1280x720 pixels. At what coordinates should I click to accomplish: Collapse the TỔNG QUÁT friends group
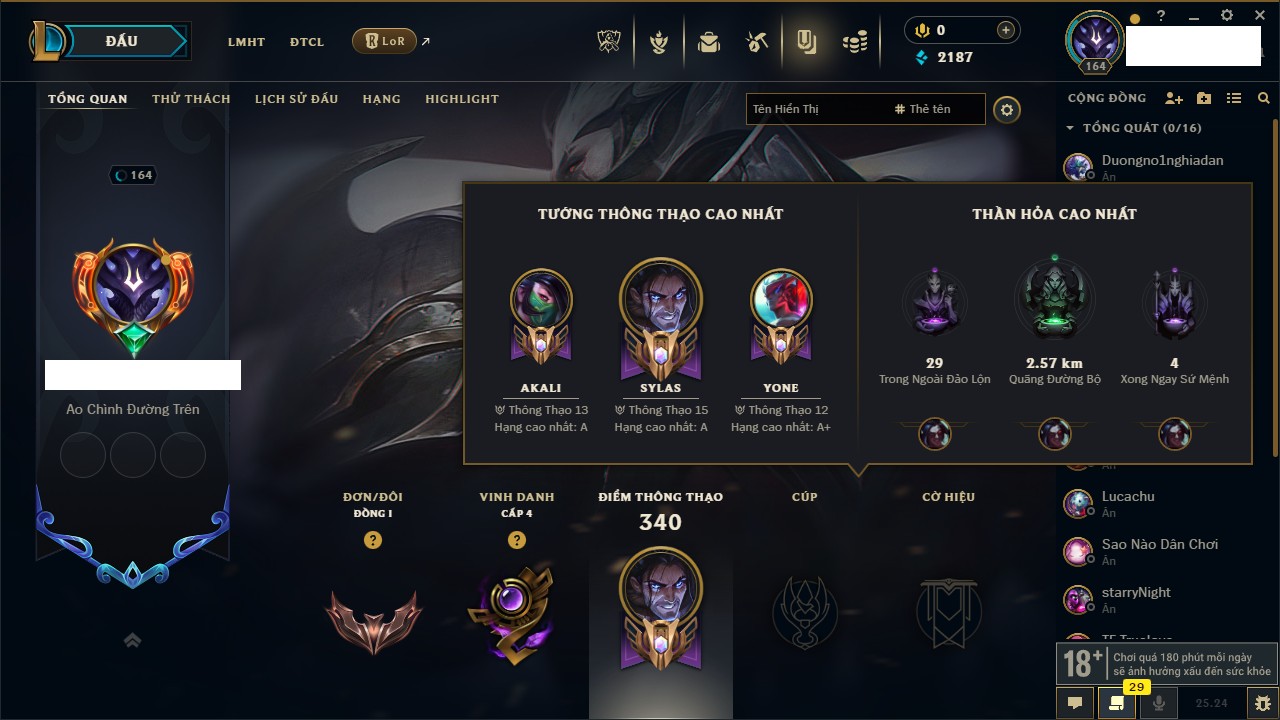point(1070,128)
